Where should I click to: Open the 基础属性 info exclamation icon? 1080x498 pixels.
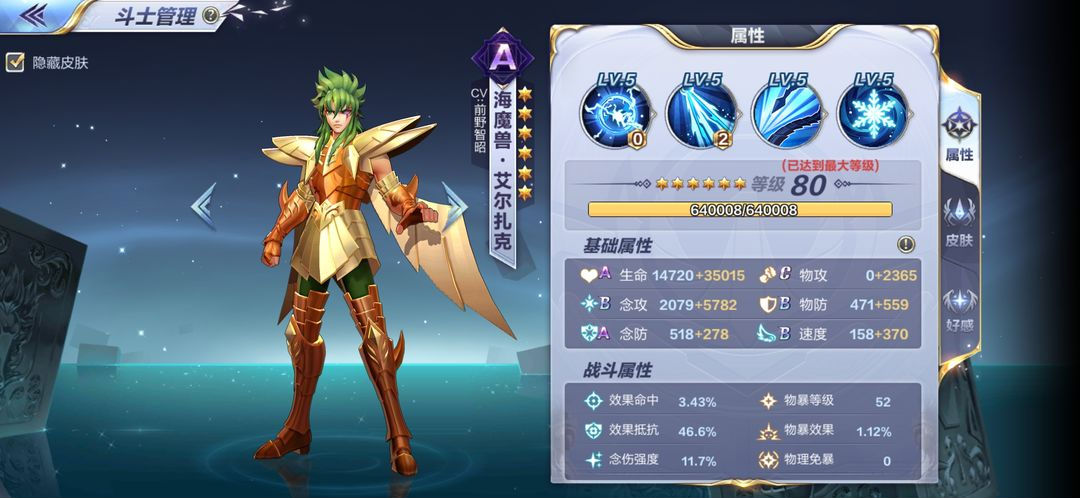(x=906, y=244)
